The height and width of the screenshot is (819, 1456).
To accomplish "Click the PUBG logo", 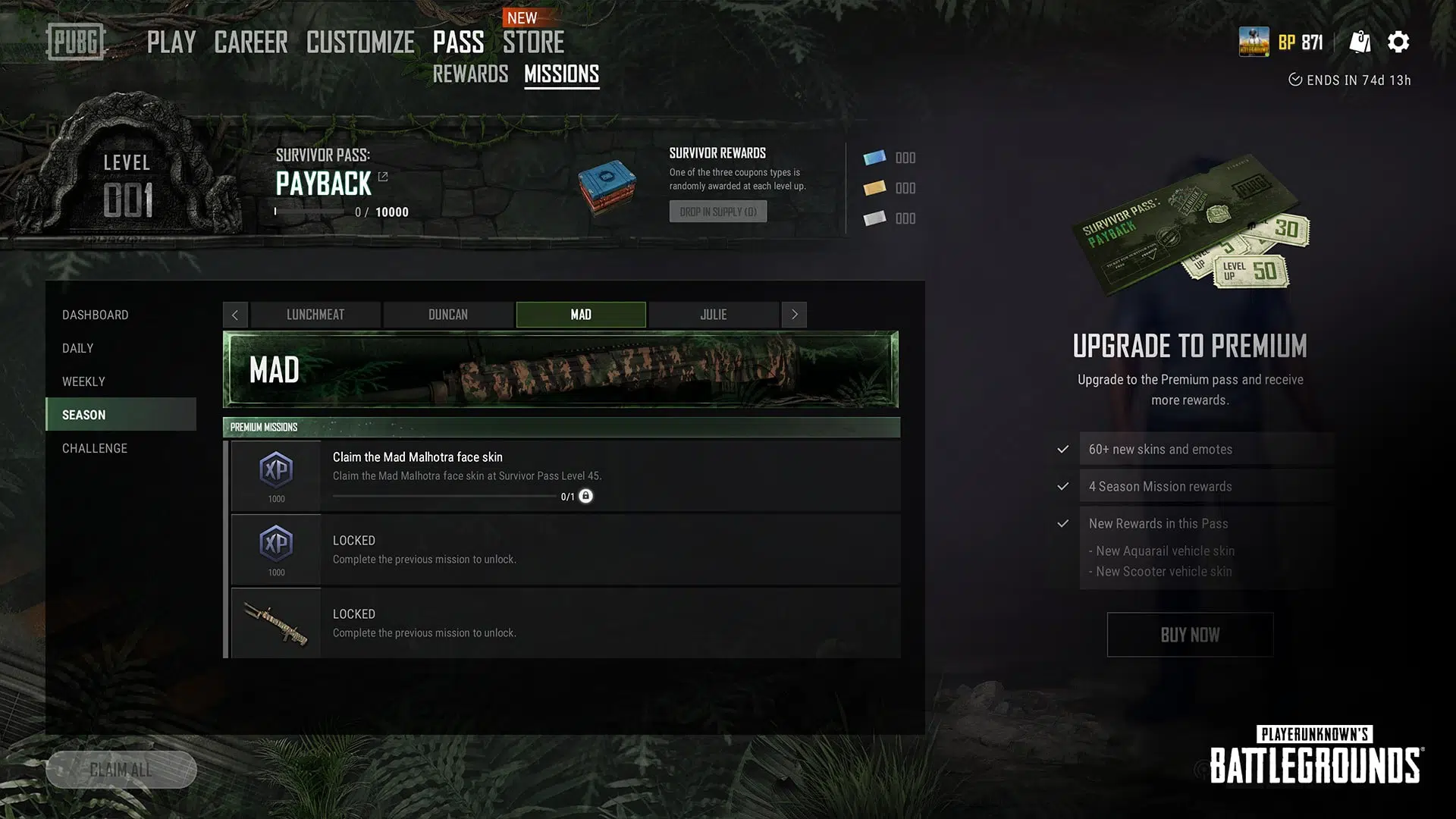I will click(x=76, y=42).
